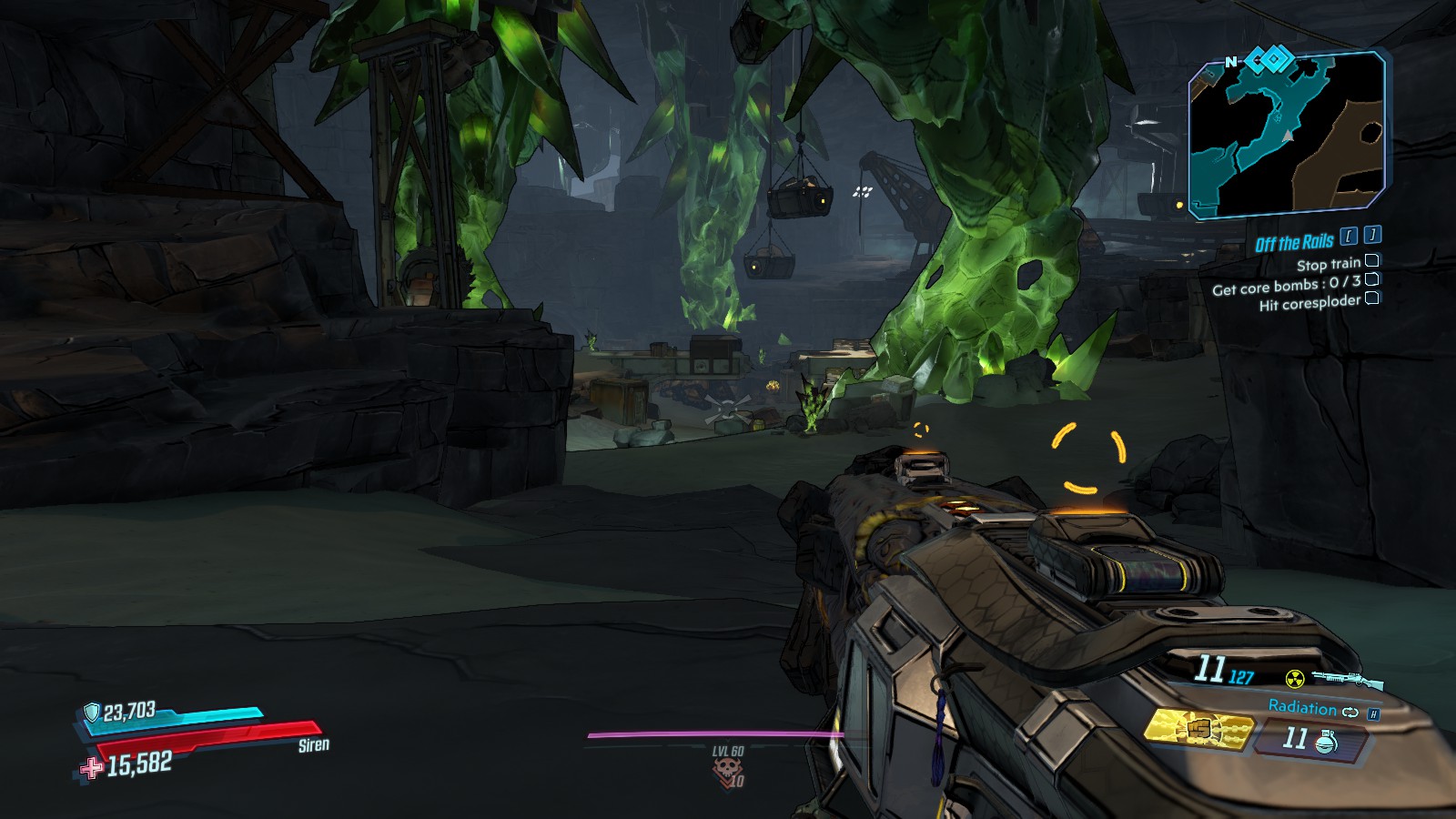Image resolution: width=1456 pixels, height=819 pixels.
Task: Click the Get core bombs objective checkbox
Action: [1372, 279]
